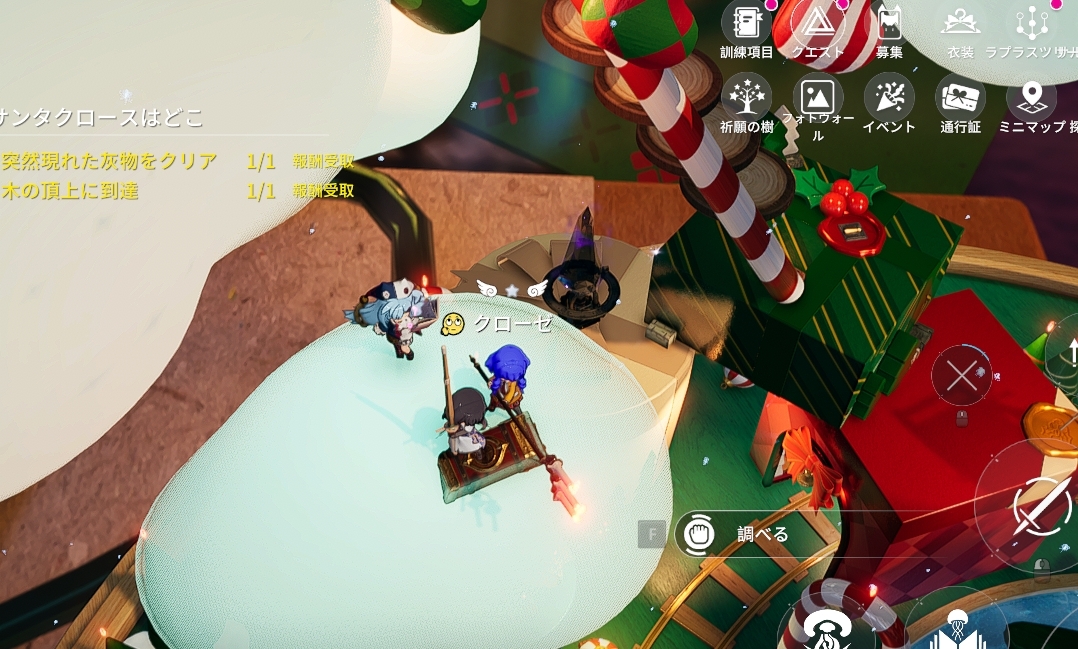1078x649 pixels.
Task: Open the フォトウォール photo wall
Action: (818, 97)
